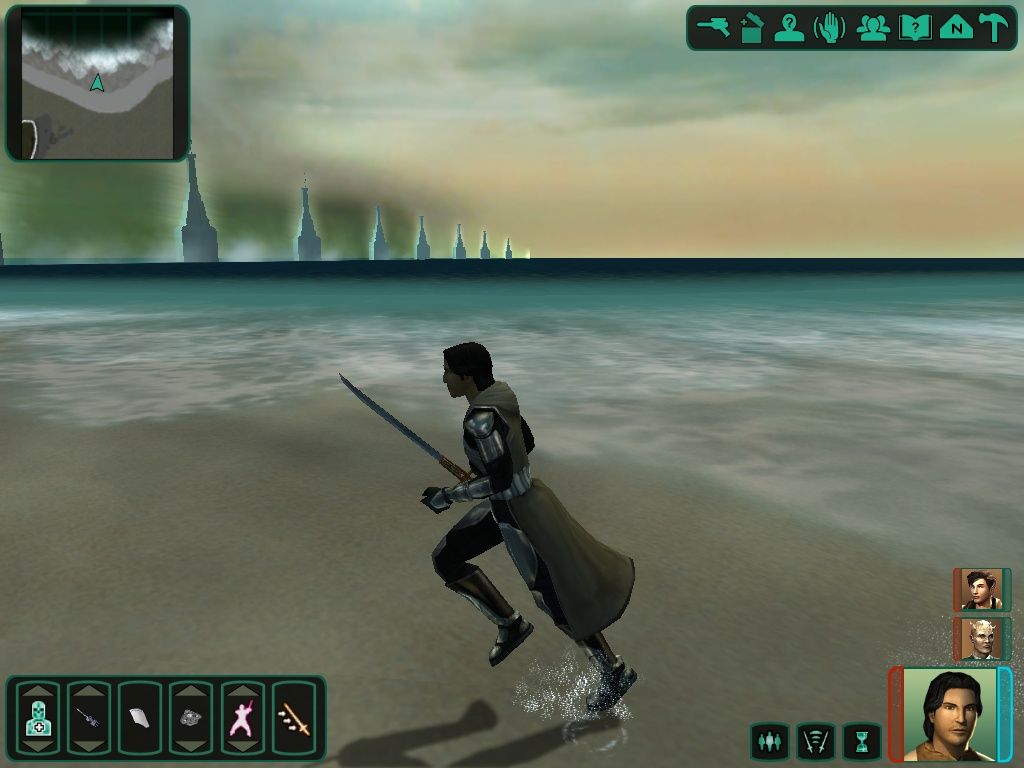The width and height of the screenshot is (1024, 768).
Task: Toggle stealth mode crossed-swords button
Action: click(x=815, y=741)
